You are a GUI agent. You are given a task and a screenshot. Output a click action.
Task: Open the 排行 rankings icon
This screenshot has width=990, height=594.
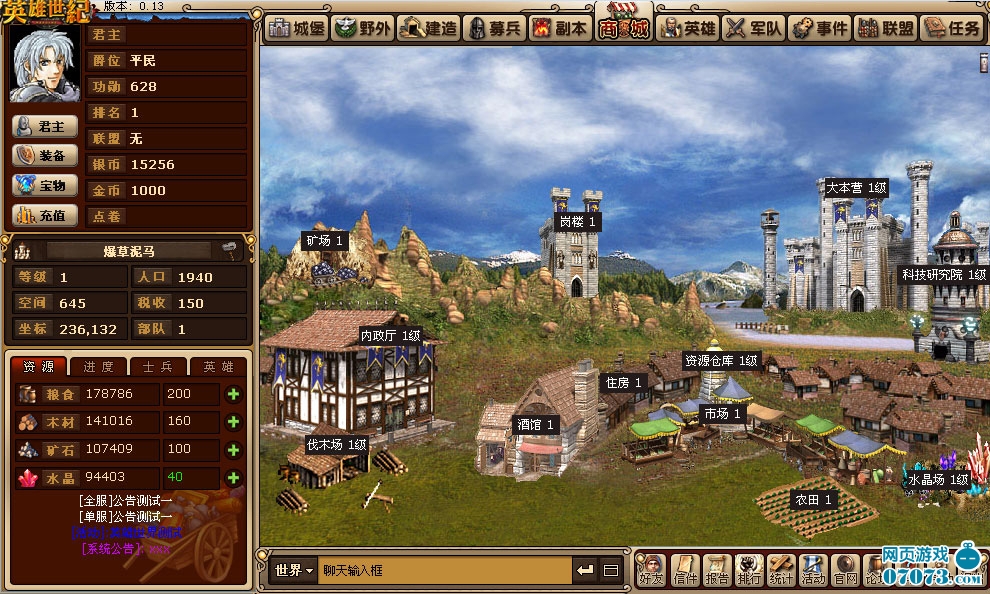click(748, 569)
